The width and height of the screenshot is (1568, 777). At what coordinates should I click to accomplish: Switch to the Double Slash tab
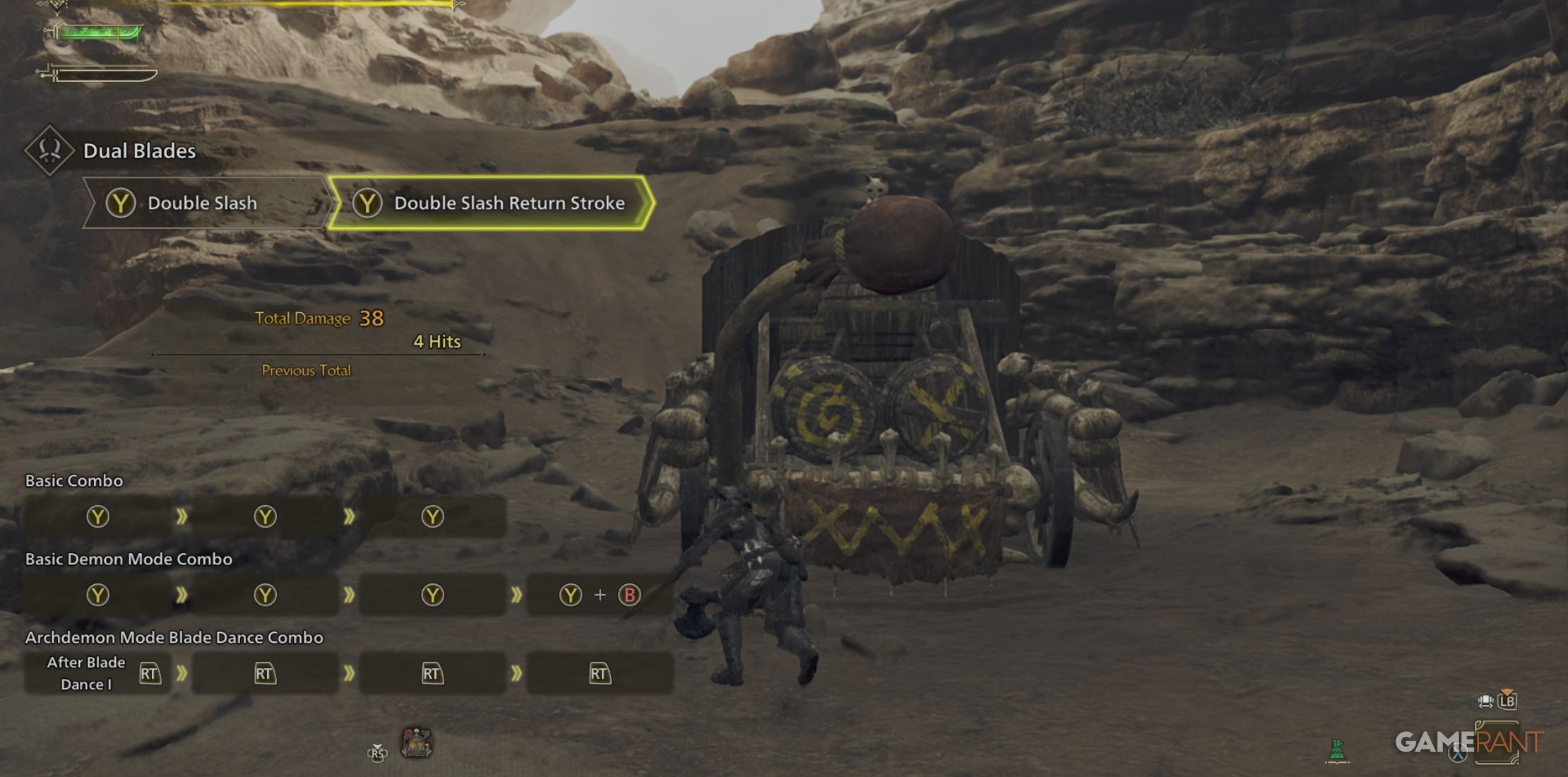200,203
